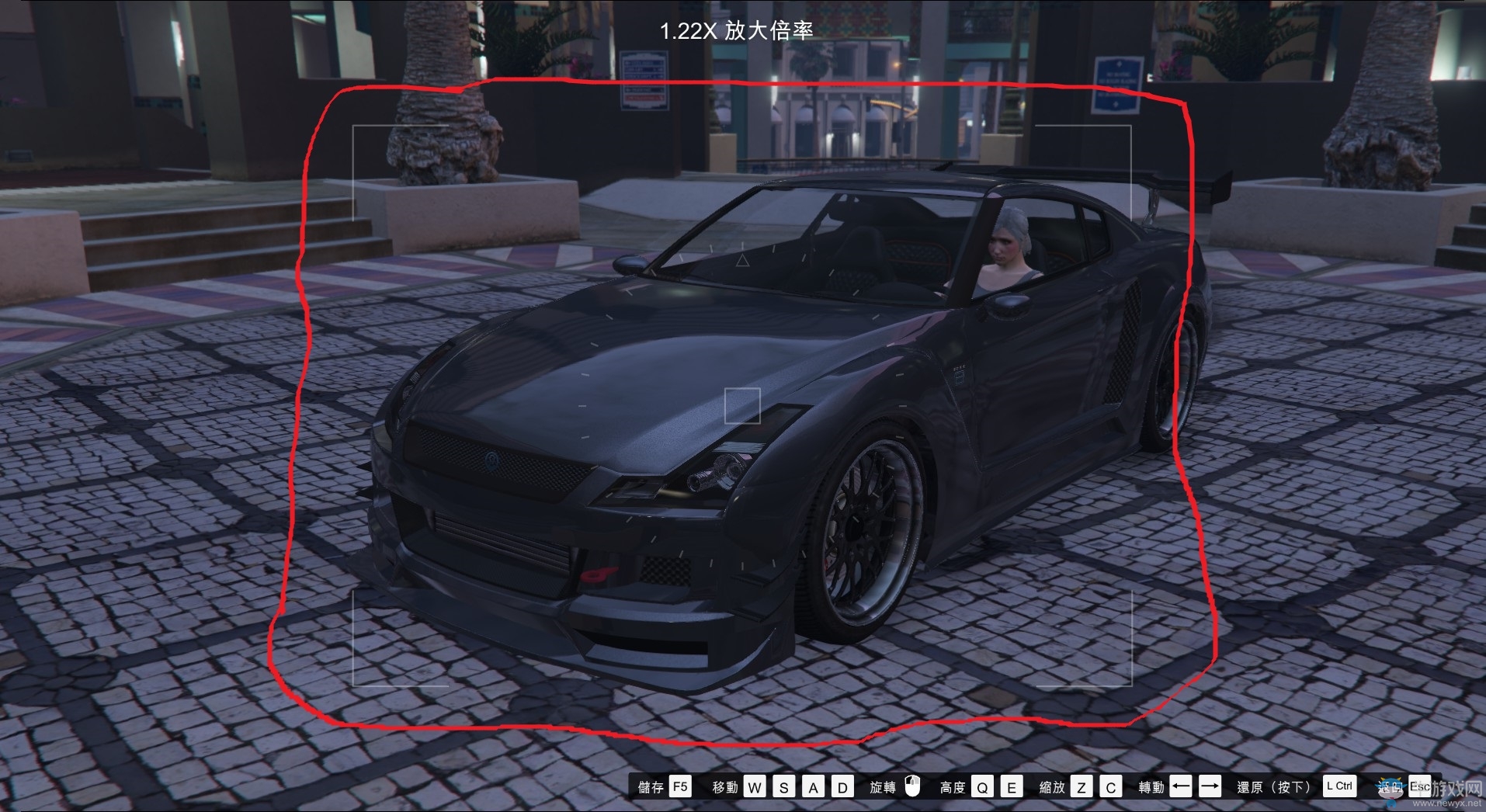Click the 還原（按下）restore label
The width and height of the screenshot is (1486, 812).
tap(1273, 786)
